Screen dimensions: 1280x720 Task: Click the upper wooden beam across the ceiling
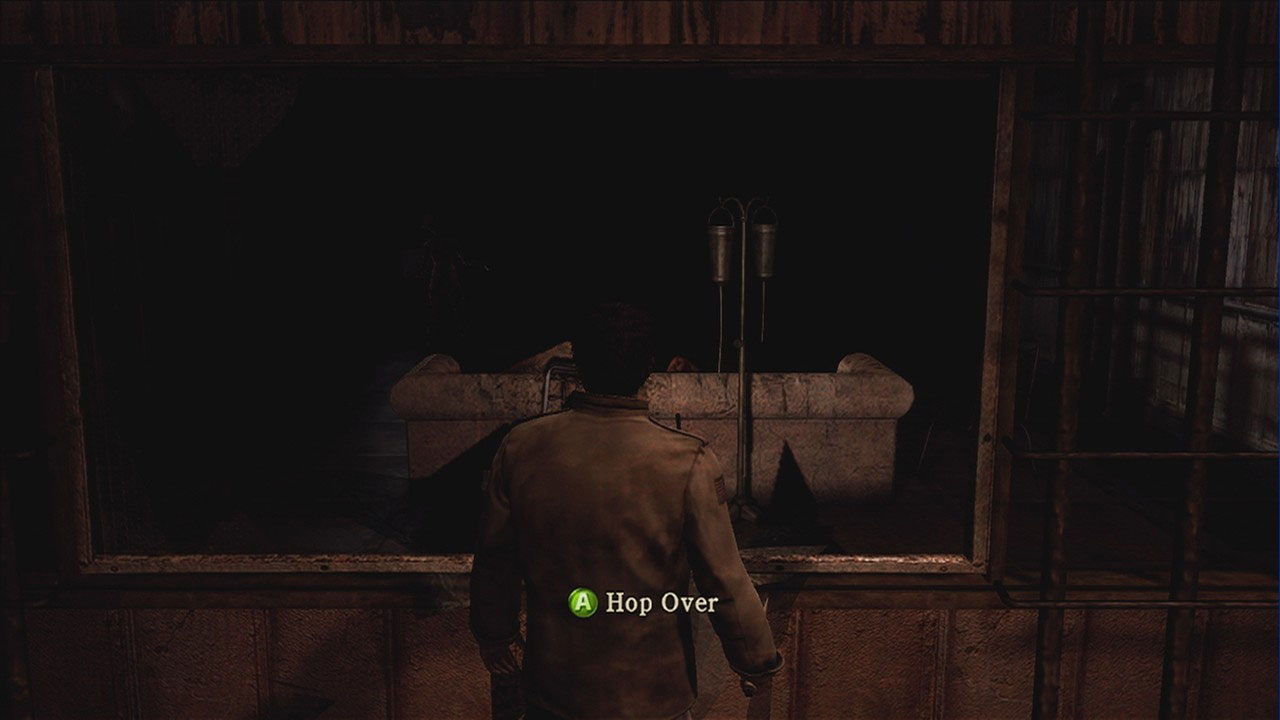[x=640, y=30]
